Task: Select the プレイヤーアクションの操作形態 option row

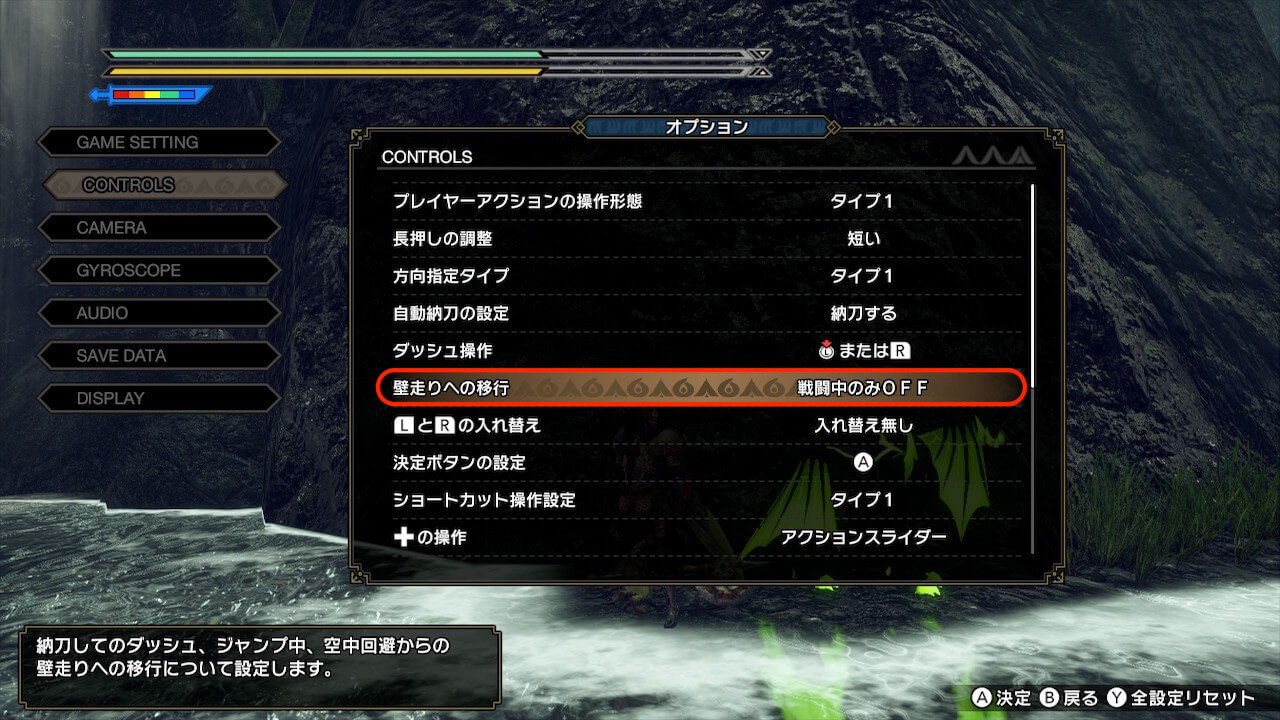Action: coord(700,201)
